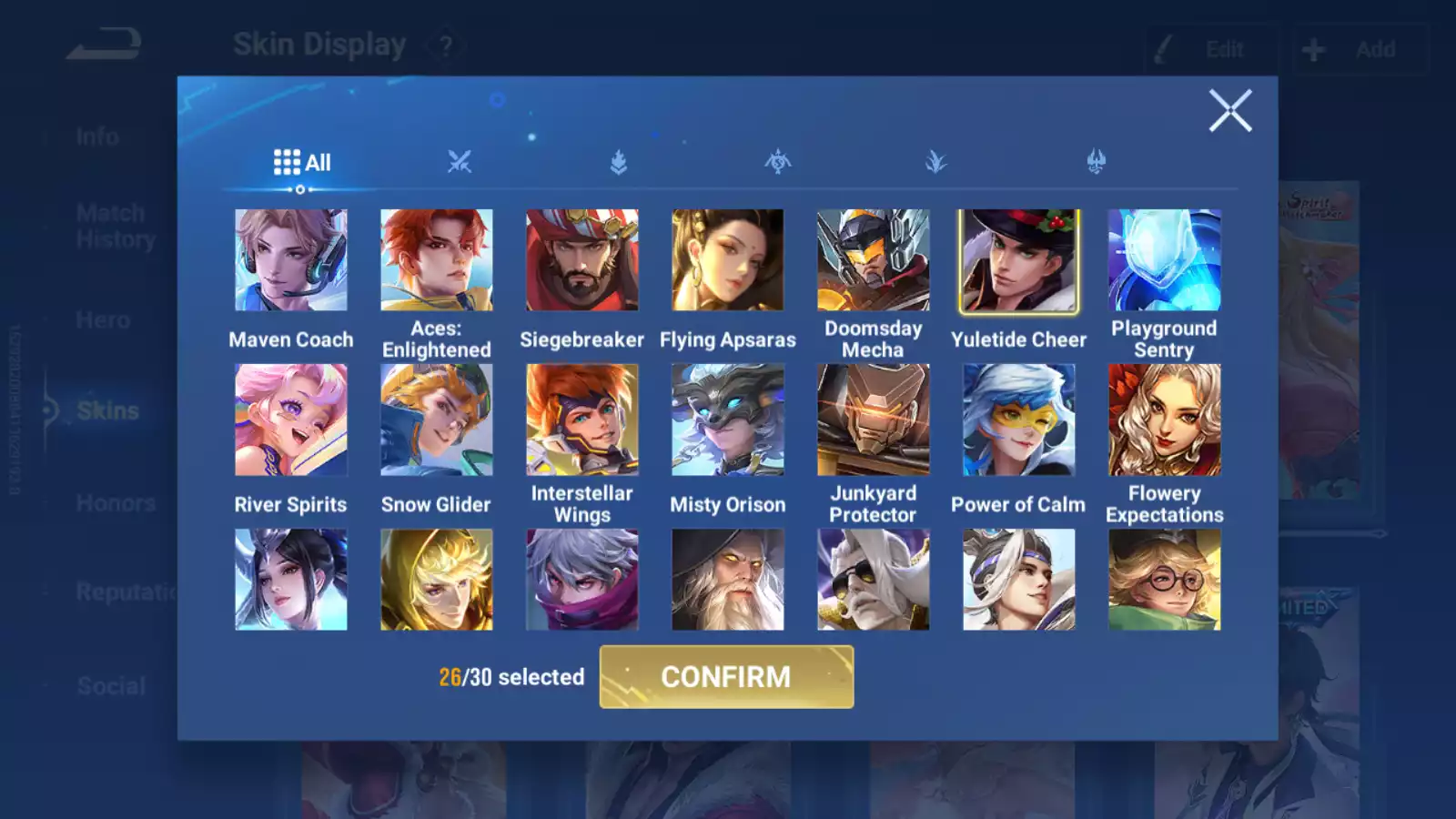This screenshot has width=1456, height=819.
Task: Toggle the Yuletide Cheer skin
Action: [x=1018, y=261]
